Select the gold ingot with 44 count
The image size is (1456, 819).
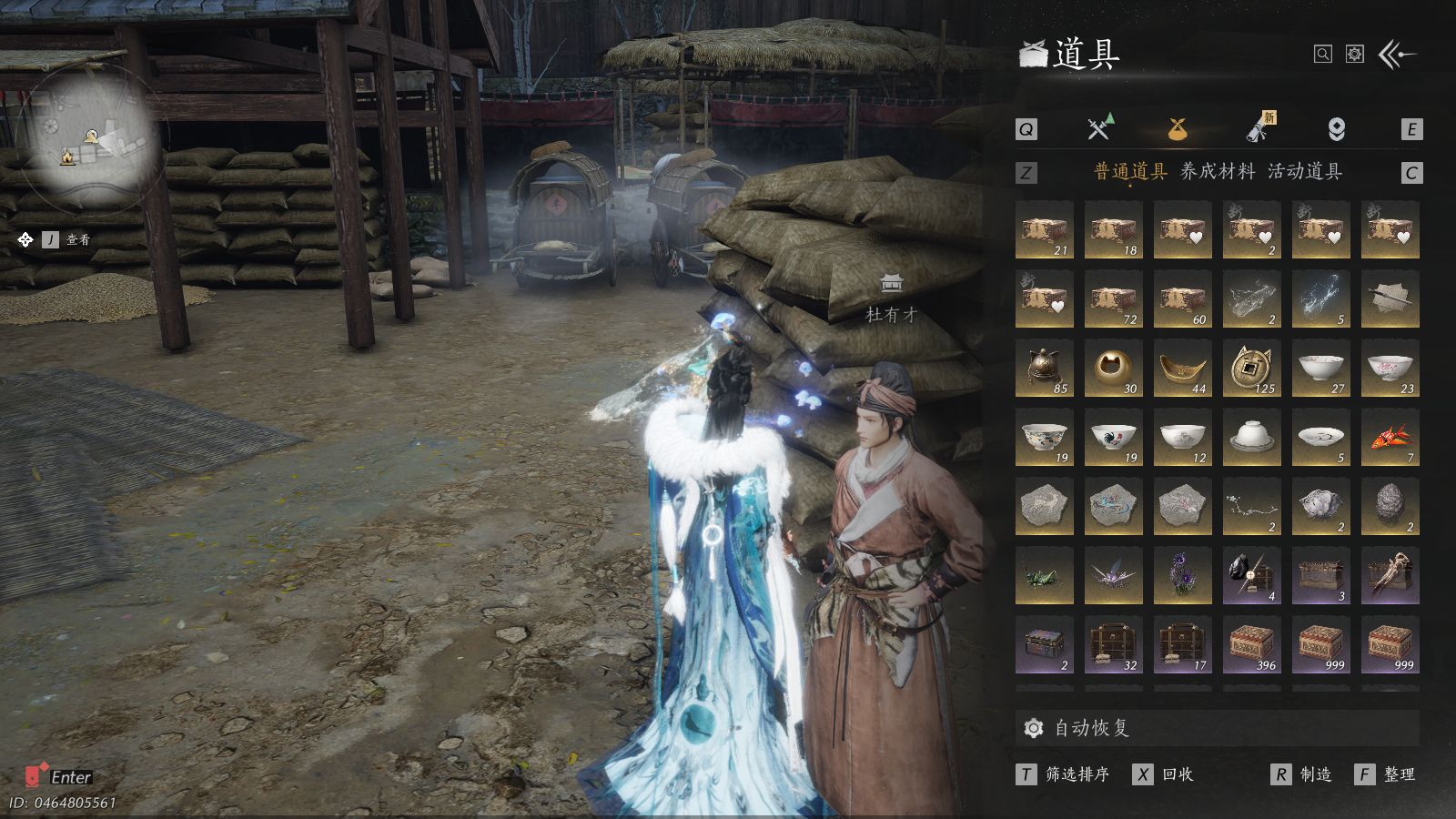(1182, 369)
